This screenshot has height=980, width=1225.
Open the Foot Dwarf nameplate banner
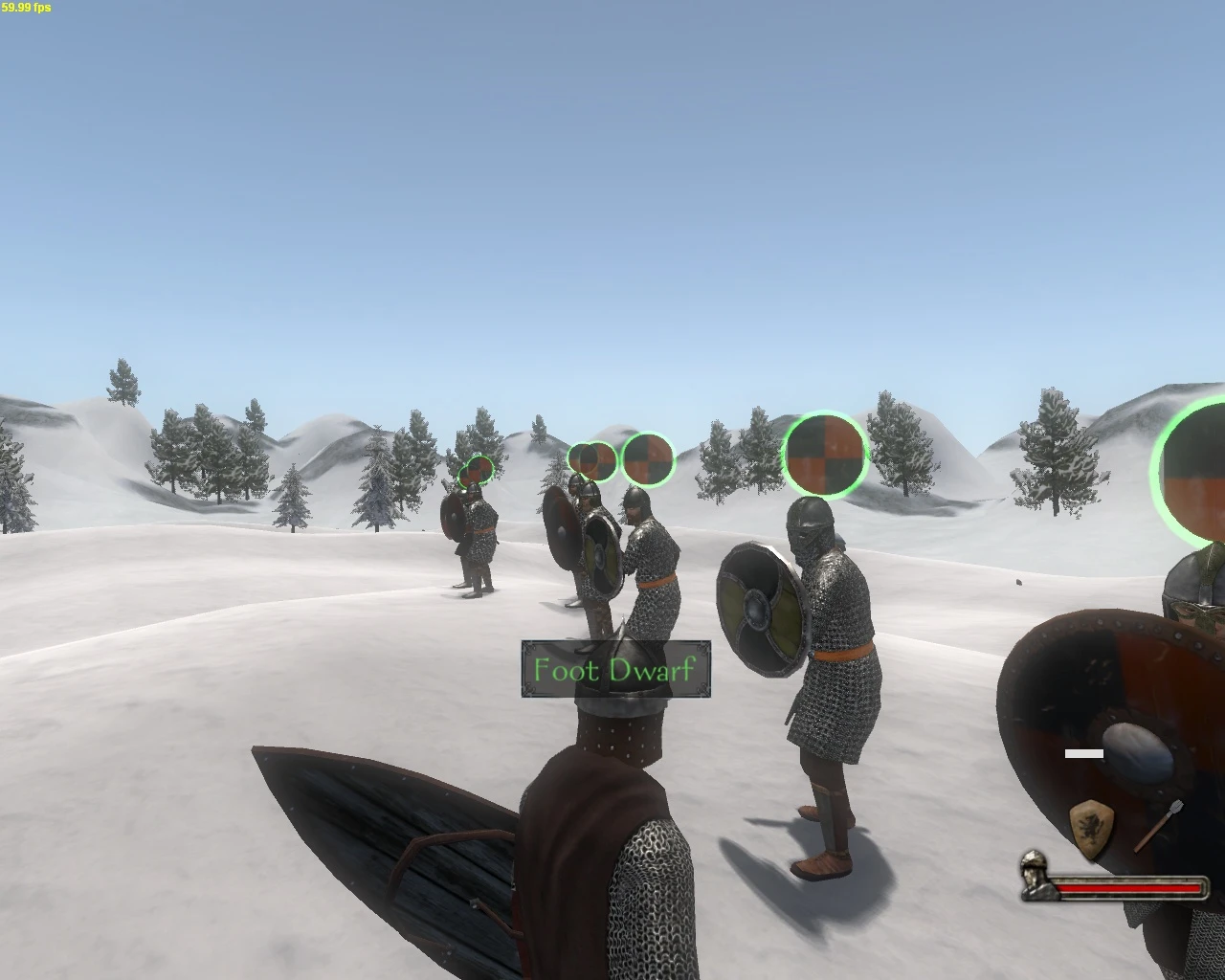613,670
